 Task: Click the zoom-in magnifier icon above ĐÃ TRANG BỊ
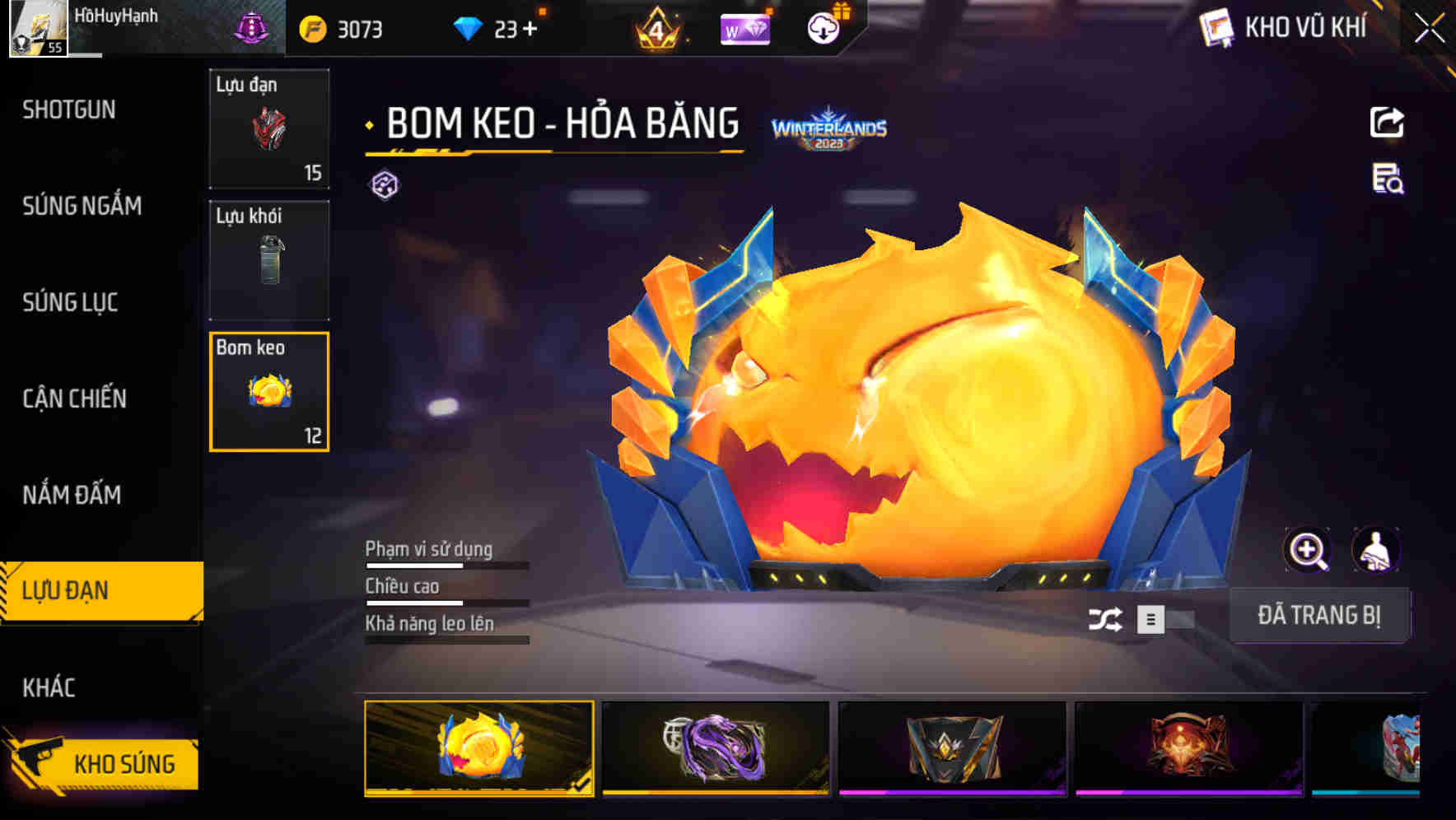1309,550
